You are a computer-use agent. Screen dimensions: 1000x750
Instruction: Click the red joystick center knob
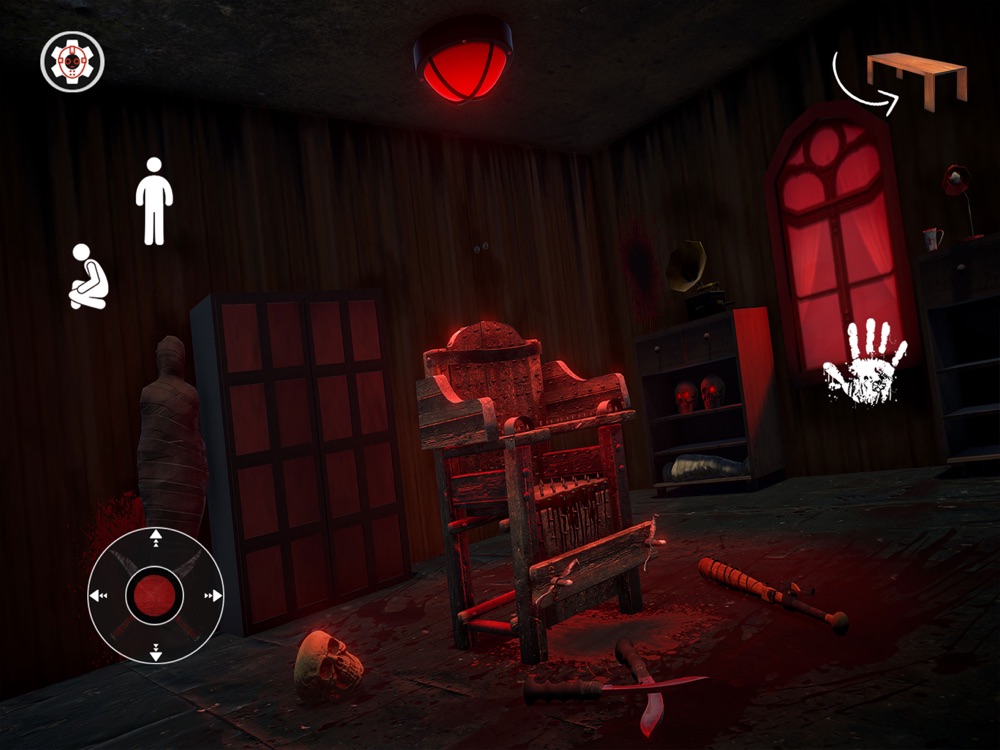pos(155,596)
